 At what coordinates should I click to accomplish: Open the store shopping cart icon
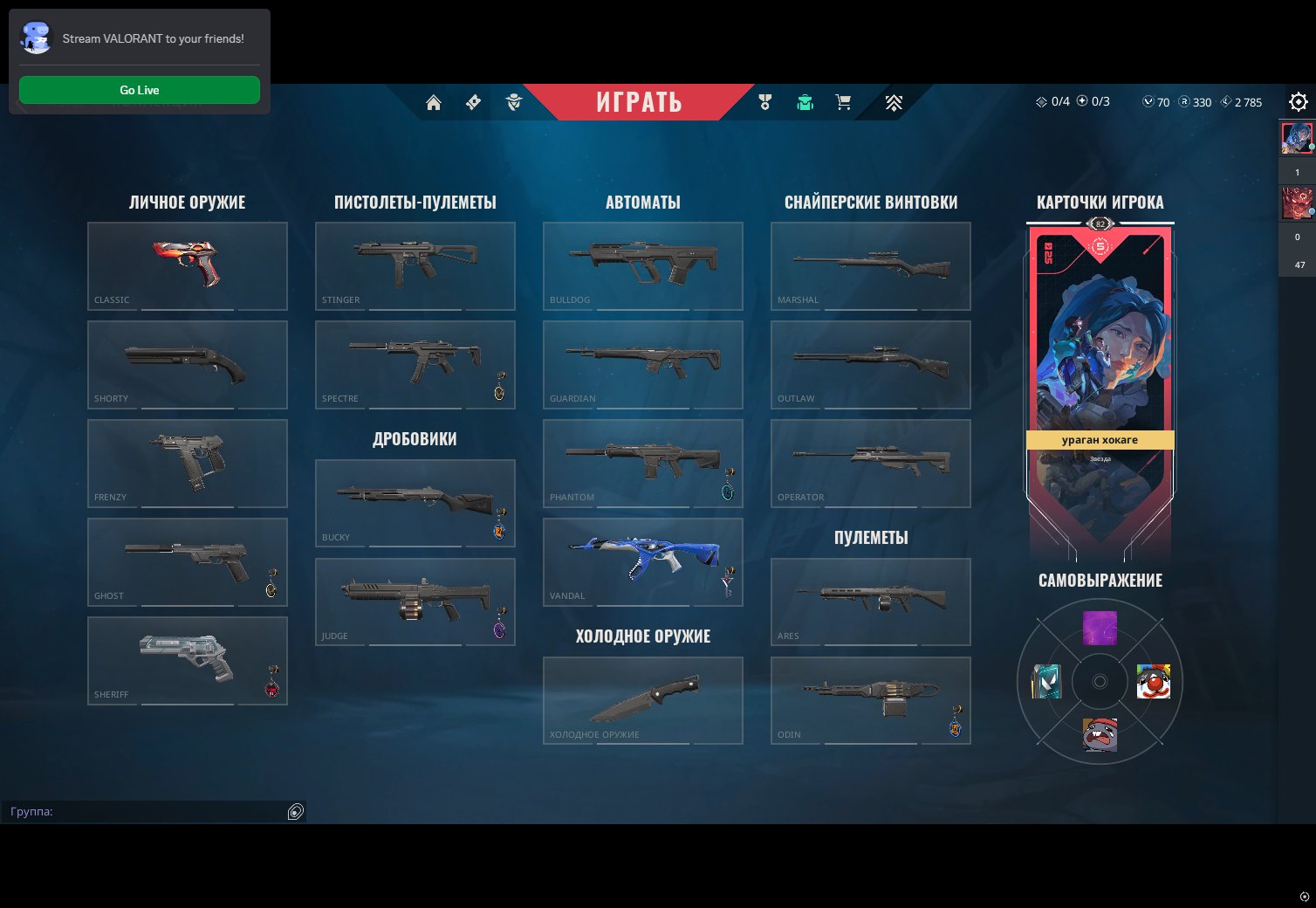[x=841, y=102]
